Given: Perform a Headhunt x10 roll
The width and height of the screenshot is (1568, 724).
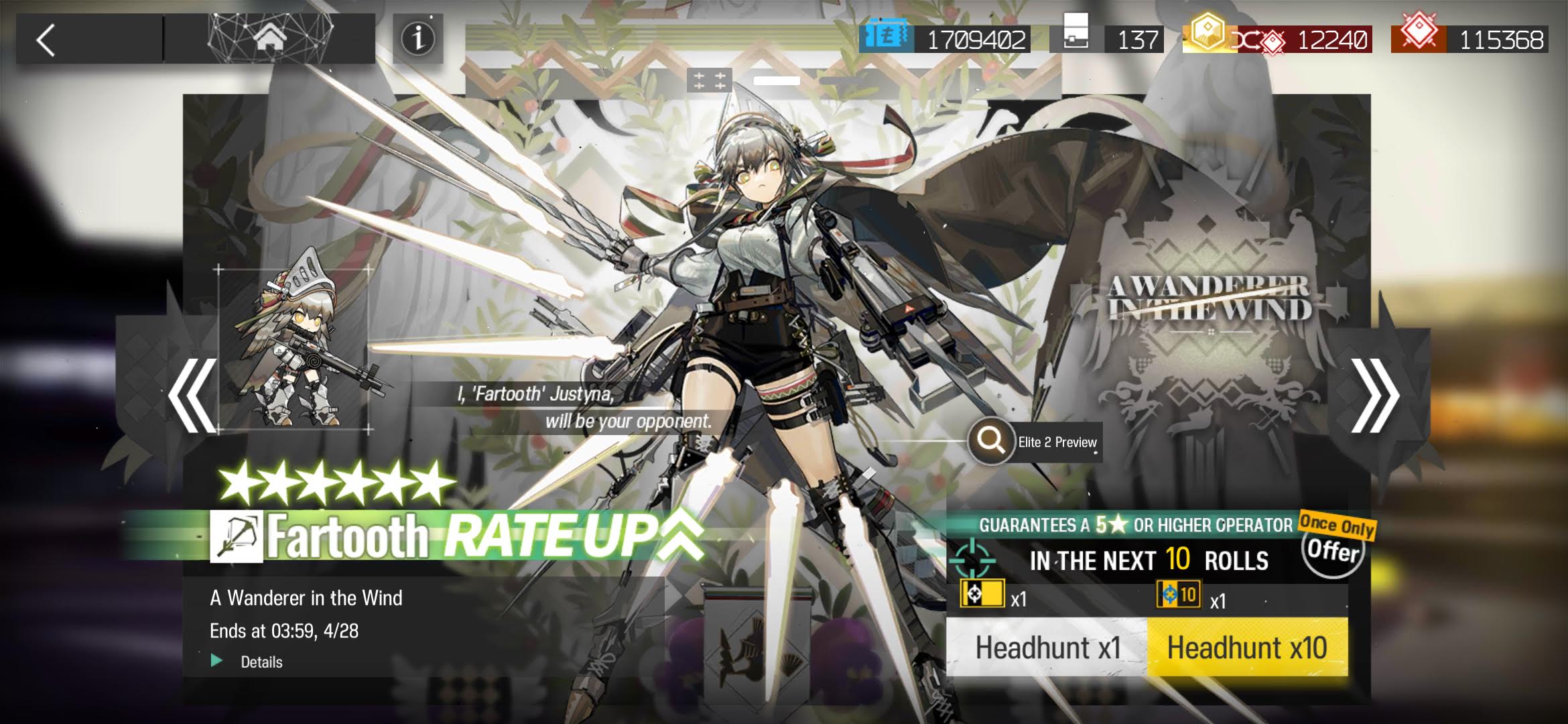Looking at the screenshot, I should tap(1247, 648).
